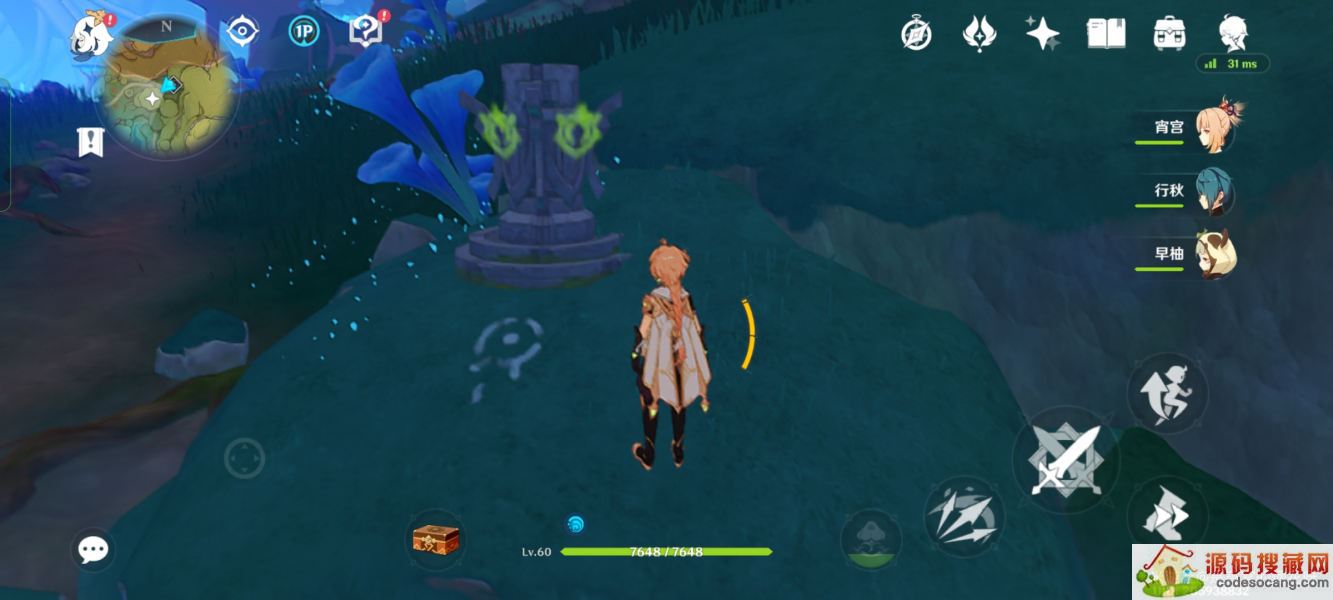Viewport: 1333px width, 600px height.
Task: Open the backpack inventory
Action: click(1169, 33)
